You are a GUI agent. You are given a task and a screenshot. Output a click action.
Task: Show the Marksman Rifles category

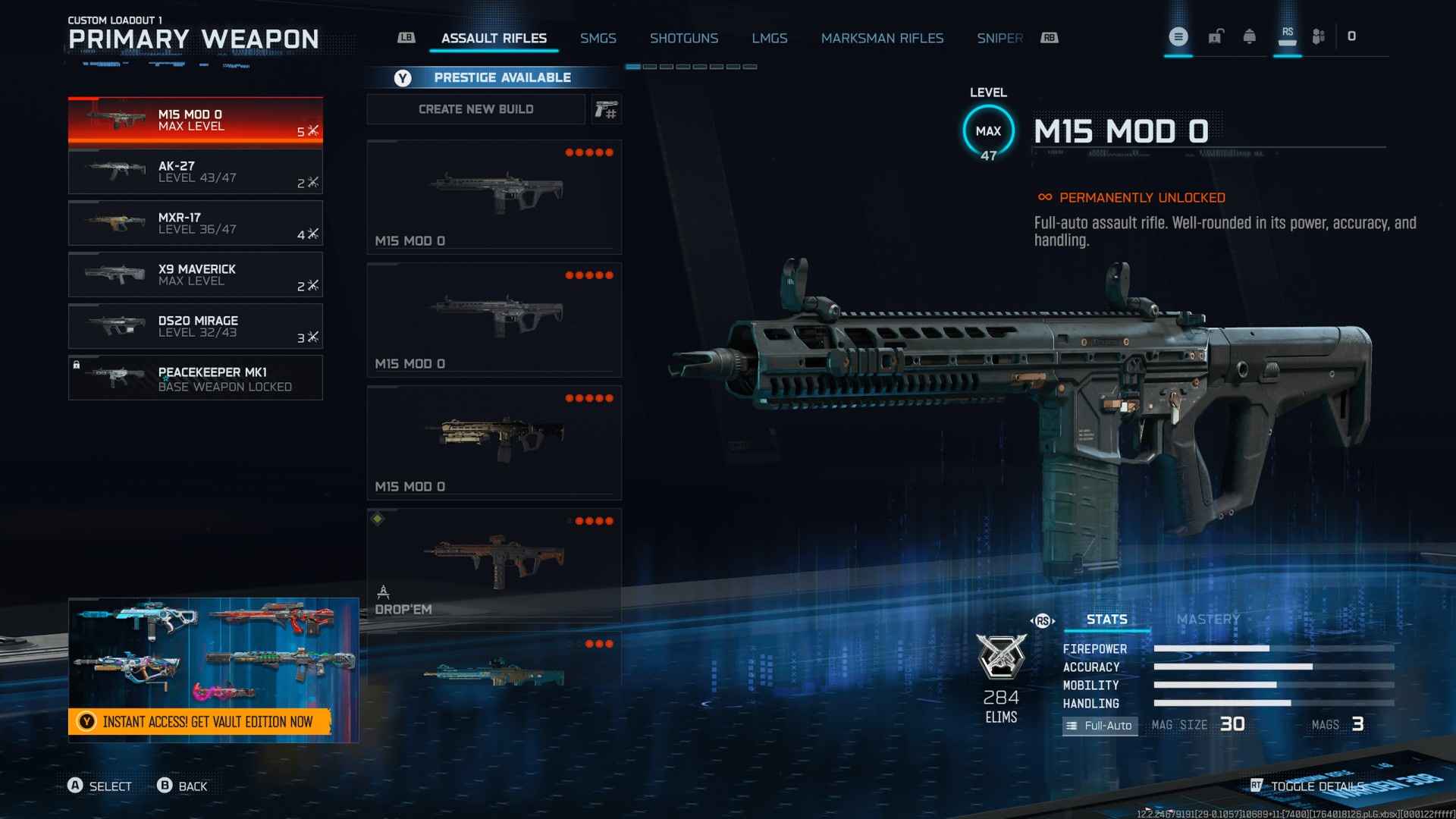tap(882, 38)
